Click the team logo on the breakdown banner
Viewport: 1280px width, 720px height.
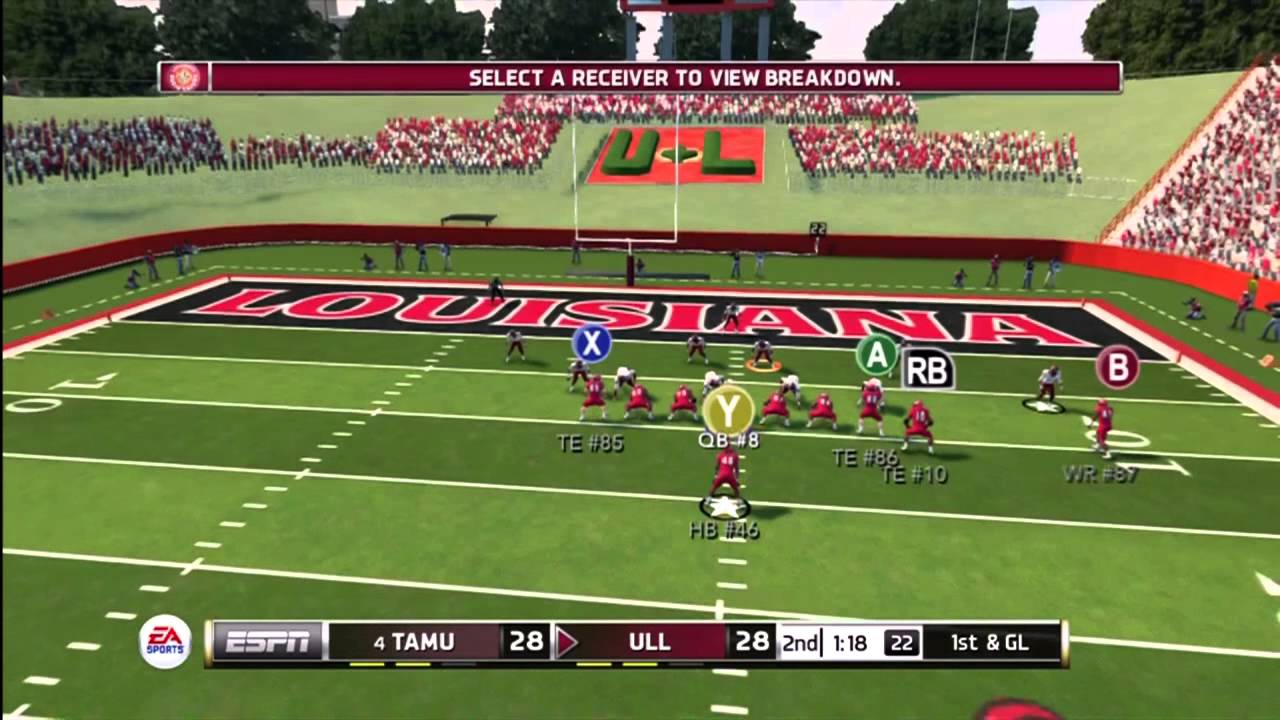click(x=184, y=77)
